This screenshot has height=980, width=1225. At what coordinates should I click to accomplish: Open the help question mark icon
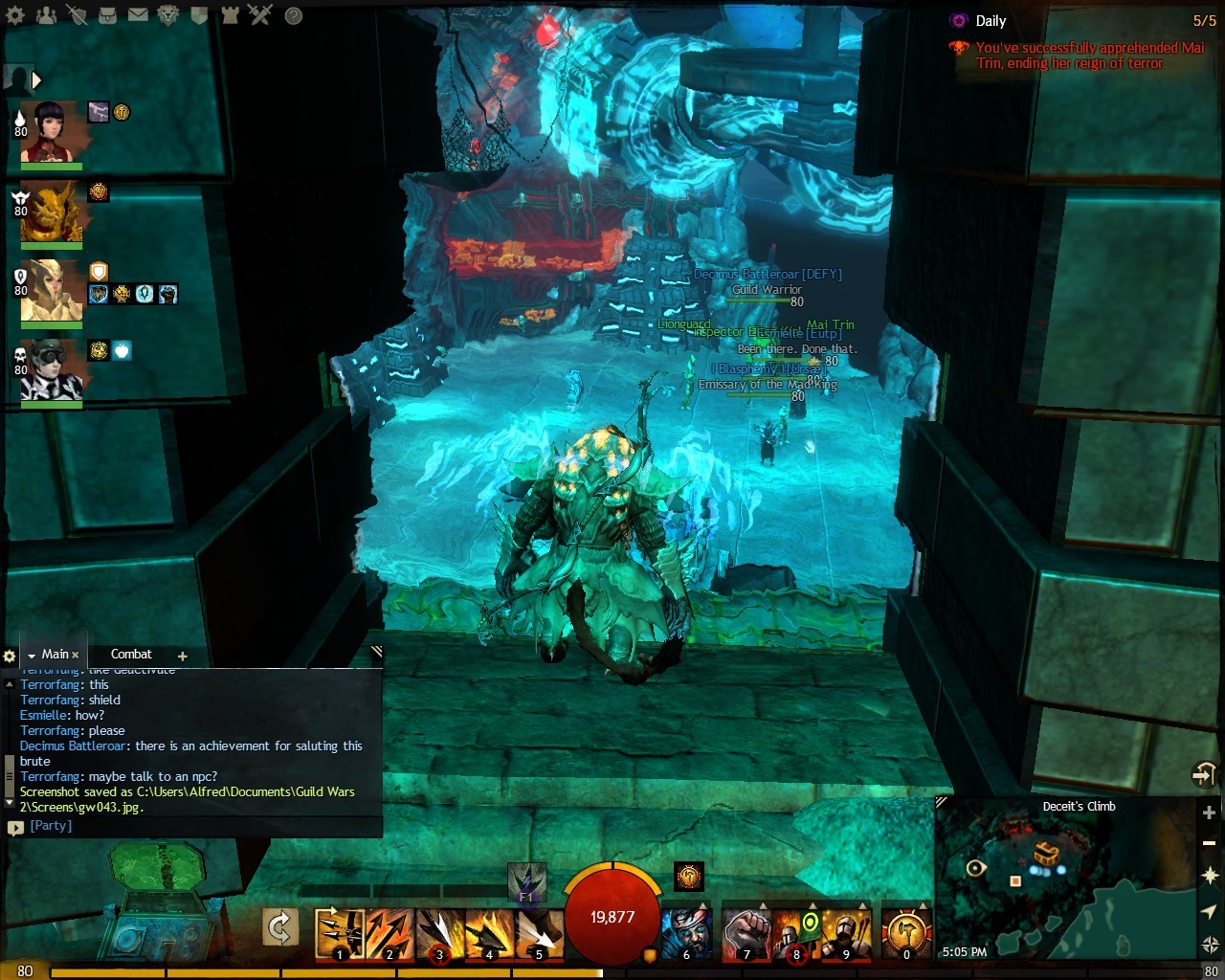[294, 15]
